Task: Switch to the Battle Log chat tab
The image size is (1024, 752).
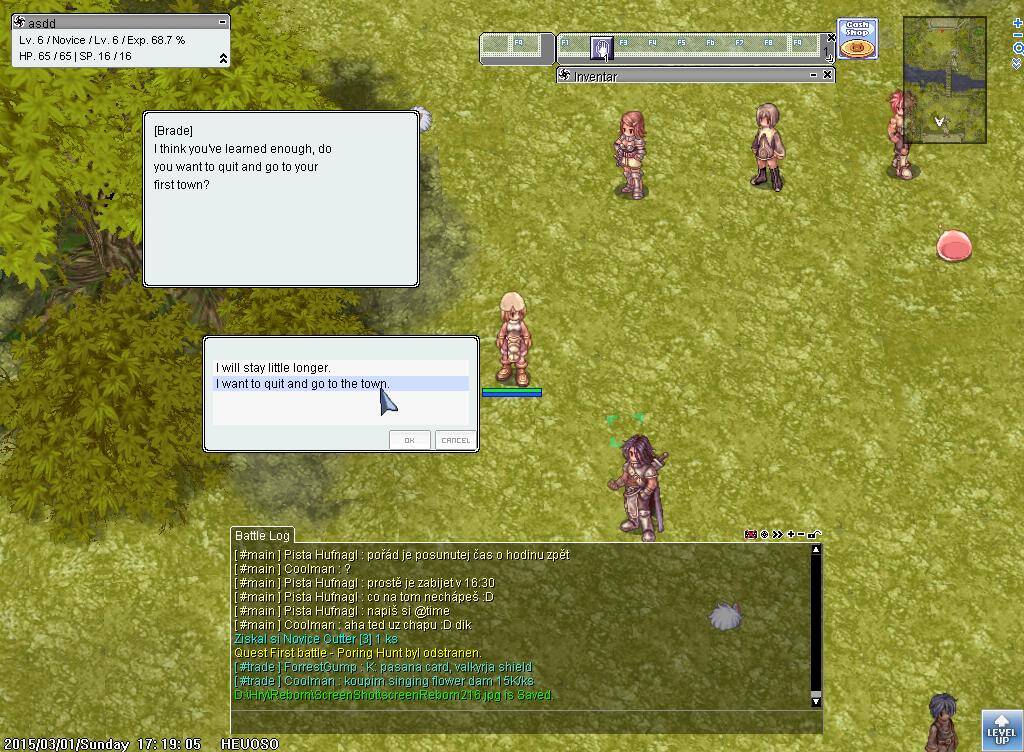Action: (262, 536)
